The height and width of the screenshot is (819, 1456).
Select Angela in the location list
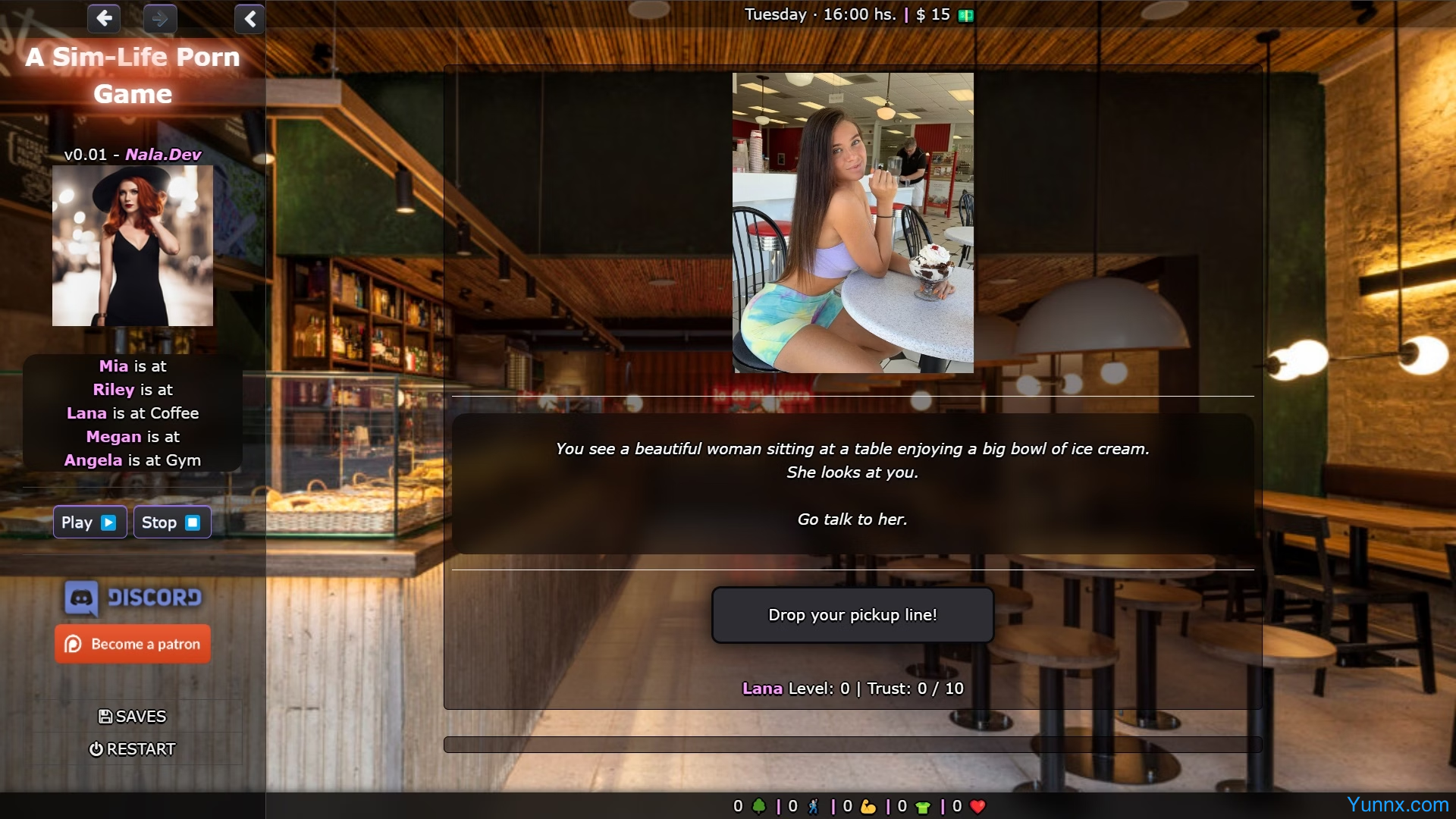[x=93, y=460]
